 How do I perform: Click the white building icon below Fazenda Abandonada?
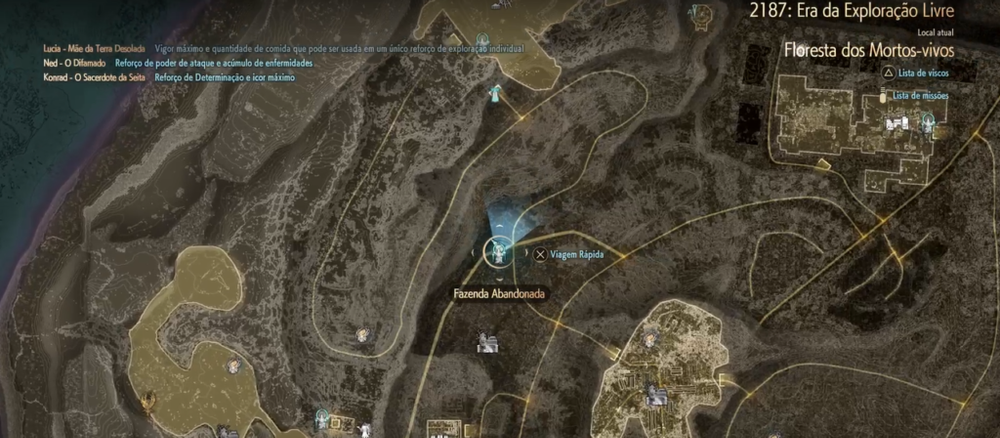(488, 343)
